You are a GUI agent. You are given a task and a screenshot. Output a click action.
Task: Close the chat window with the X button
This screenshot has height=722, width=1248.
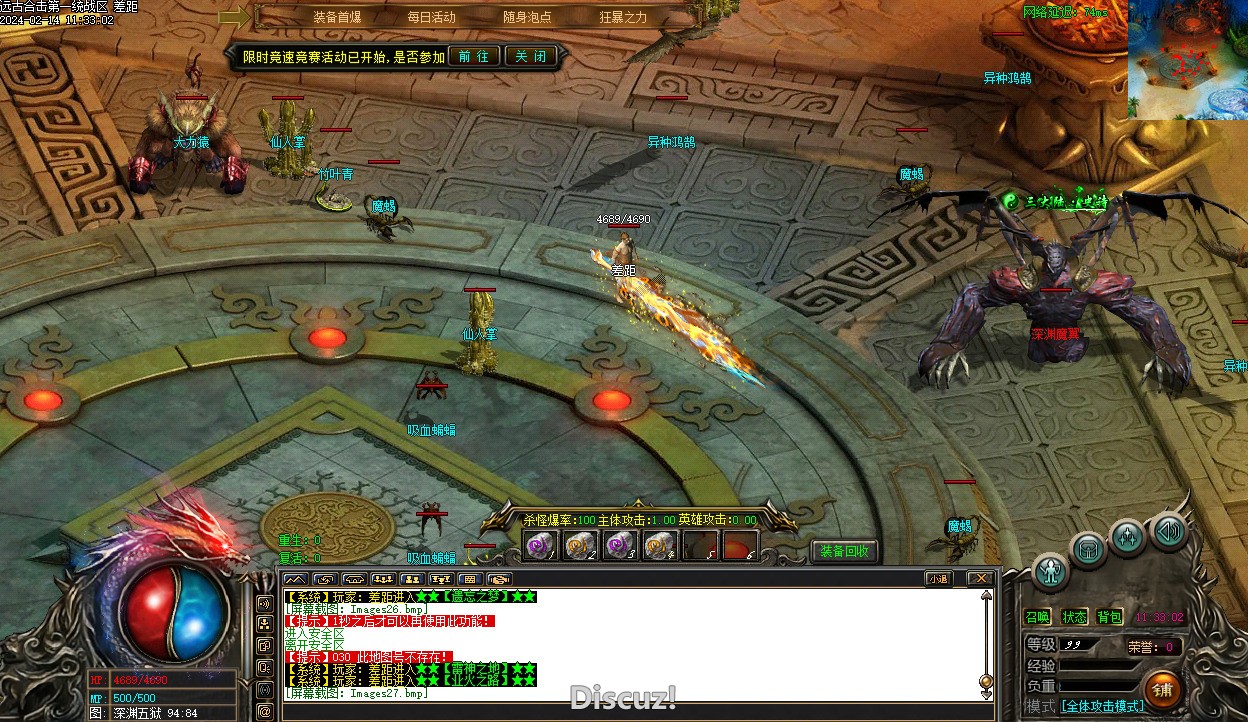click(980, 578)
